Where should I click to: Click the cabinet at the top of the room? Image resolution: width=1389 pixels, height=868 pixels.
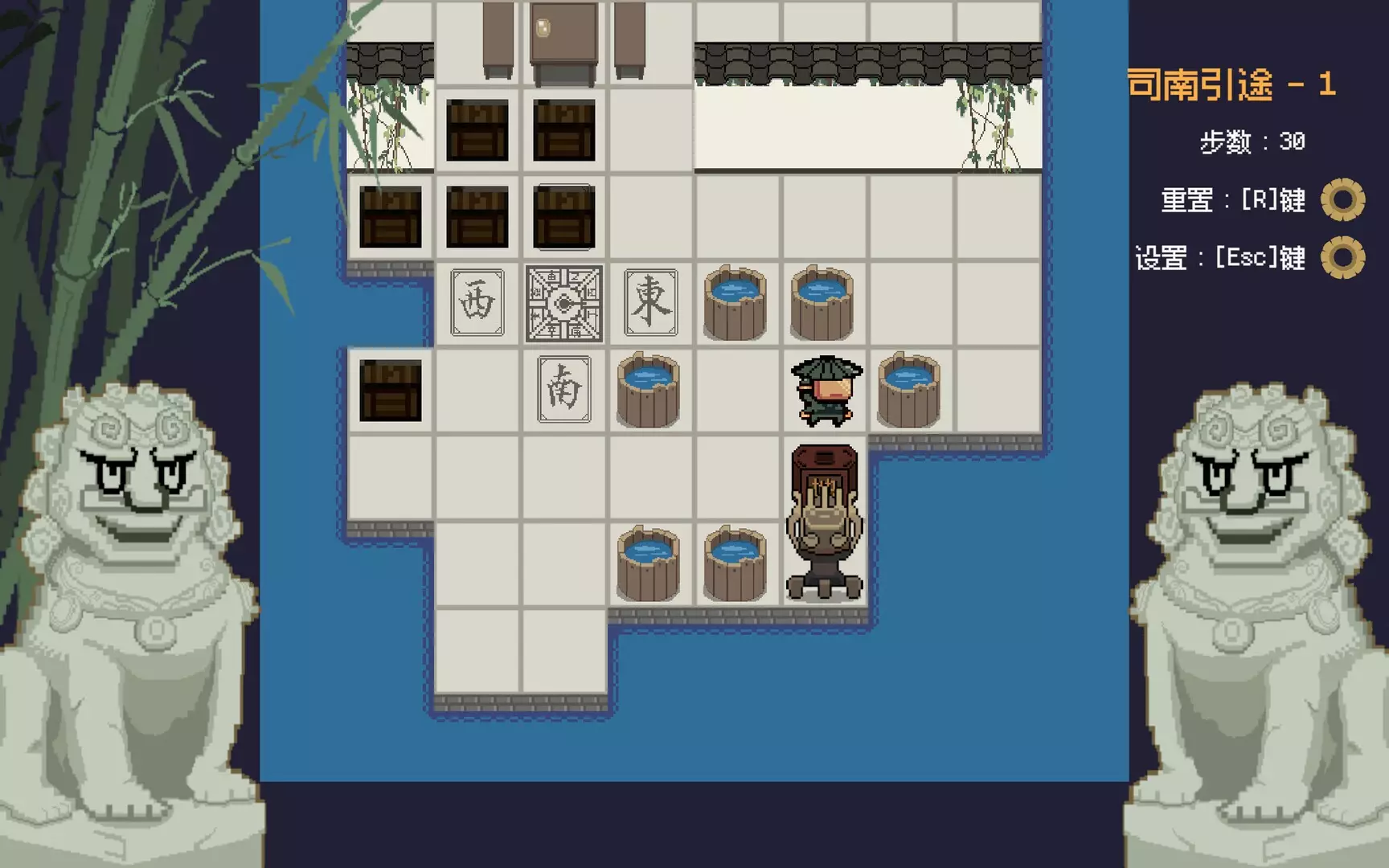(565, 40)
